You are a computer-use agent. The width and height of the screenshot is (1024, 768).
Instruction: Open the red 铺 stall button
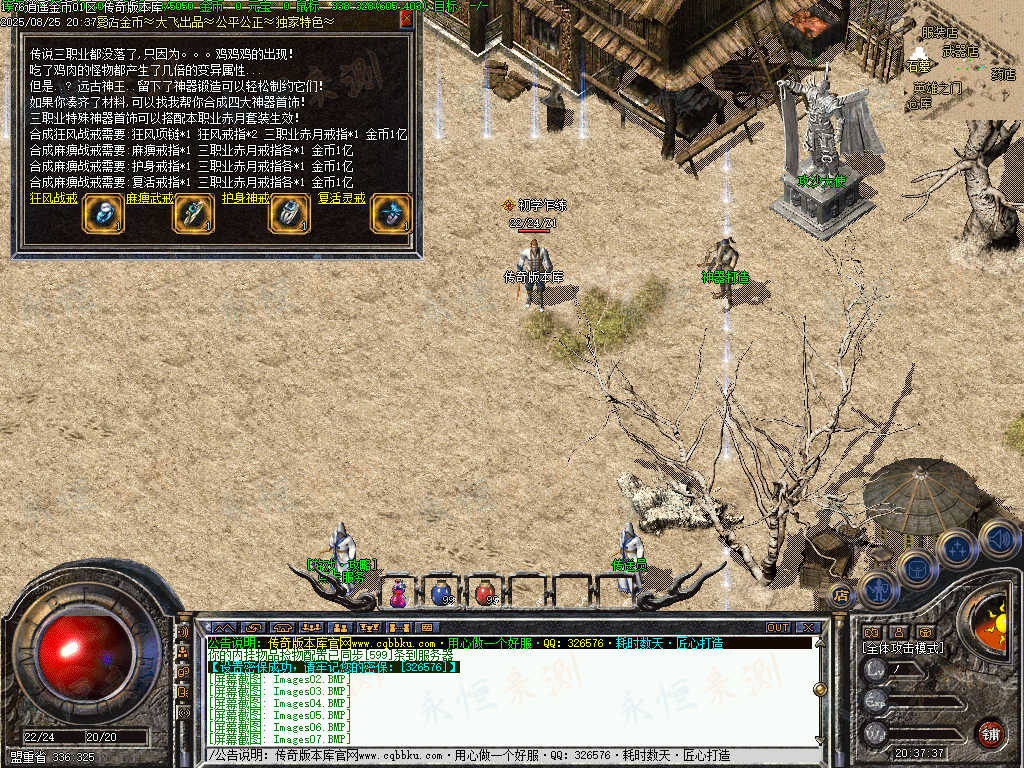pyautogui.click(x=990, y=733)
